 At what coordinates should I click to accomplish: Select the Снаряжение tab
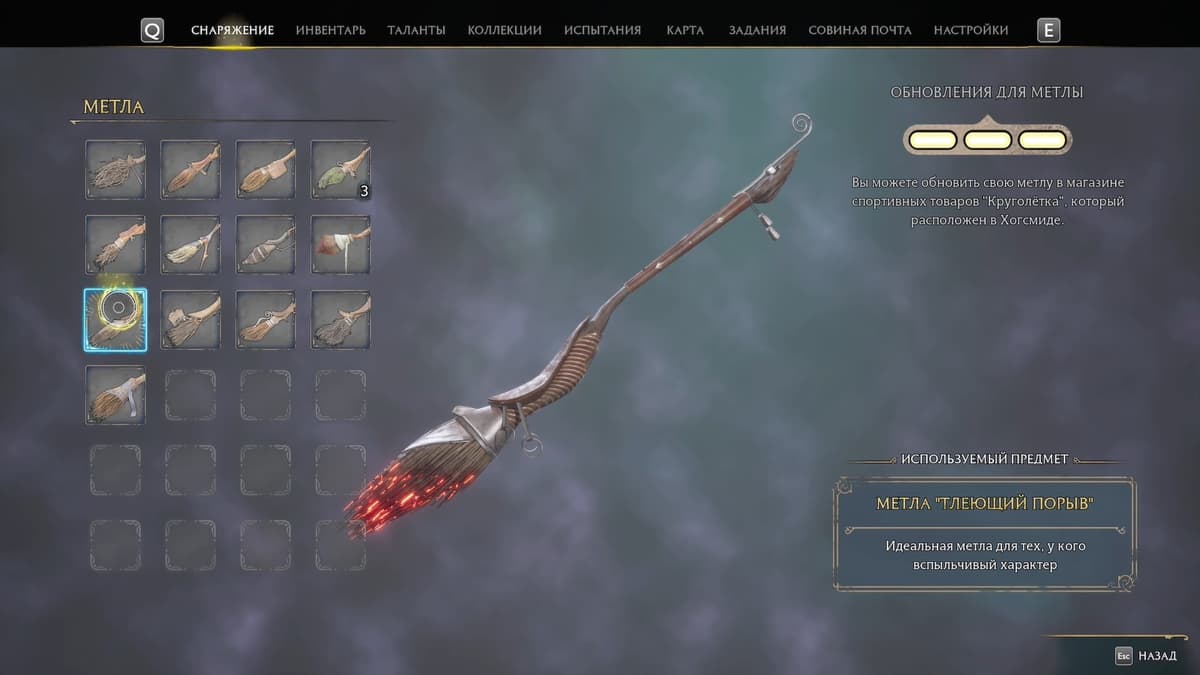point(232,30)
